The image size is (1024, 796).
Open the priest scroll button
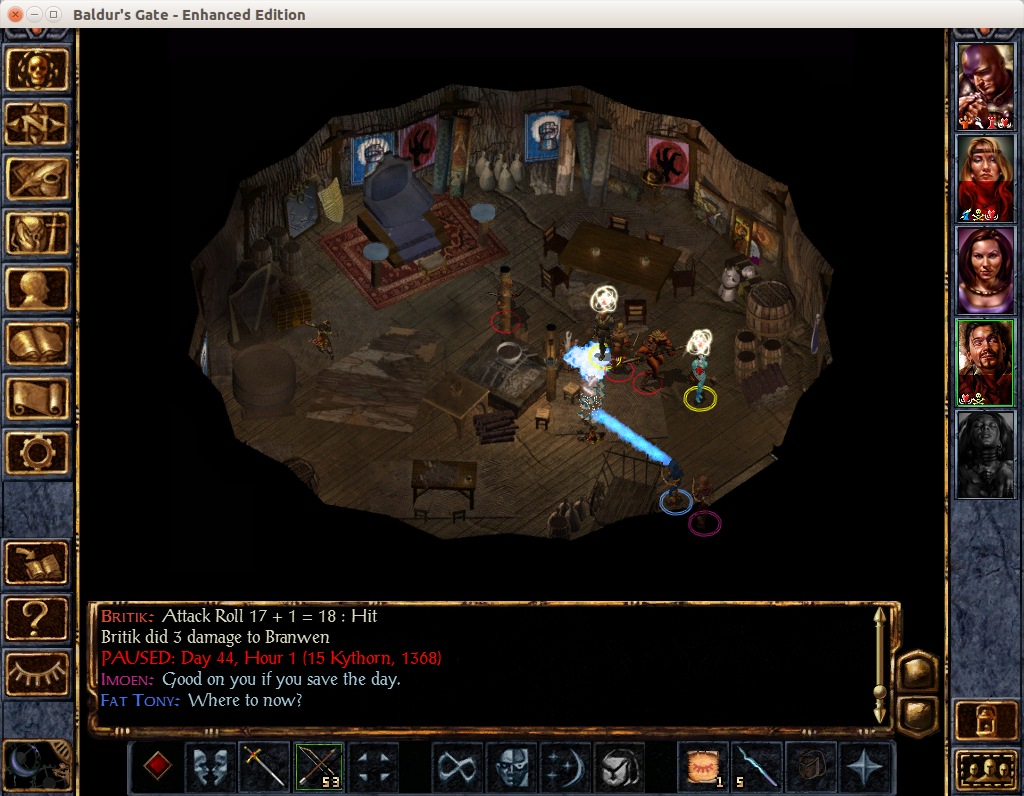coord(38,398)
